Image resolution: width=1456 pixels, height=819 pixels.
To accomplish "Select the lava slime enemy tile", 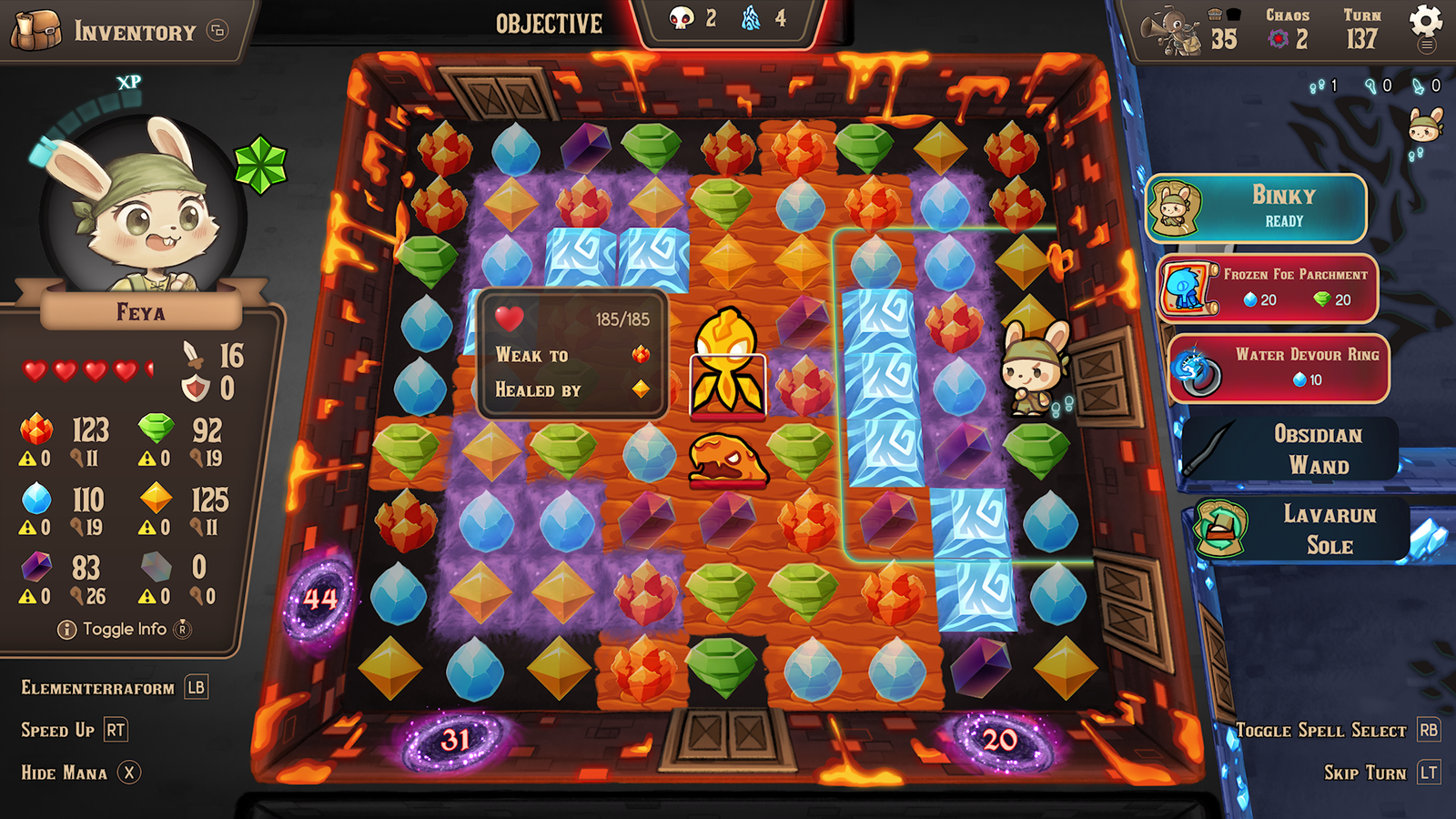I will [x=728, y=460].
